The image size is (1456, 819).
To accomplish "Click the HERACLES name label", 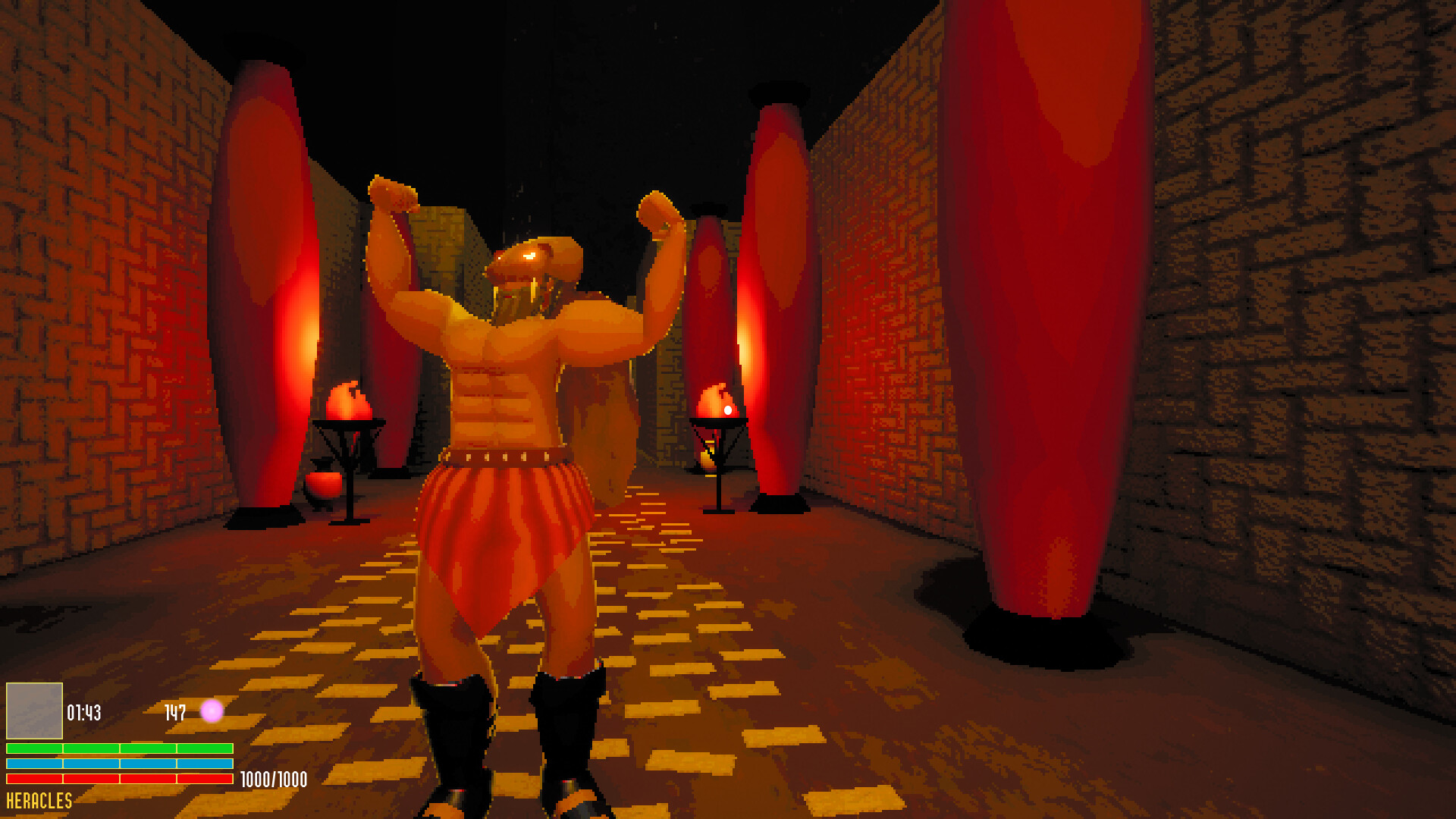I will (x=36, y=800).
